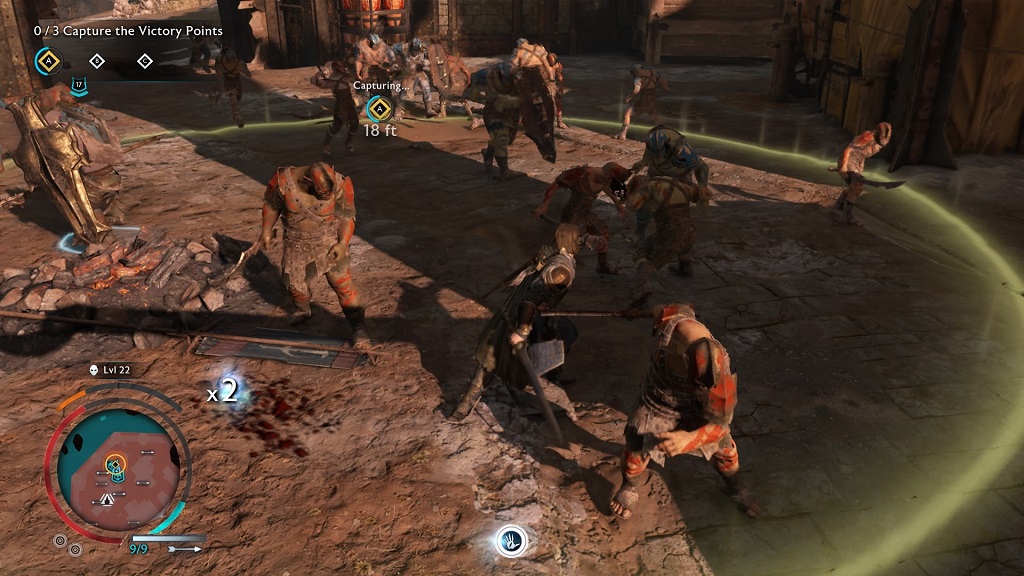Select victory point B diamond icon

97,61
